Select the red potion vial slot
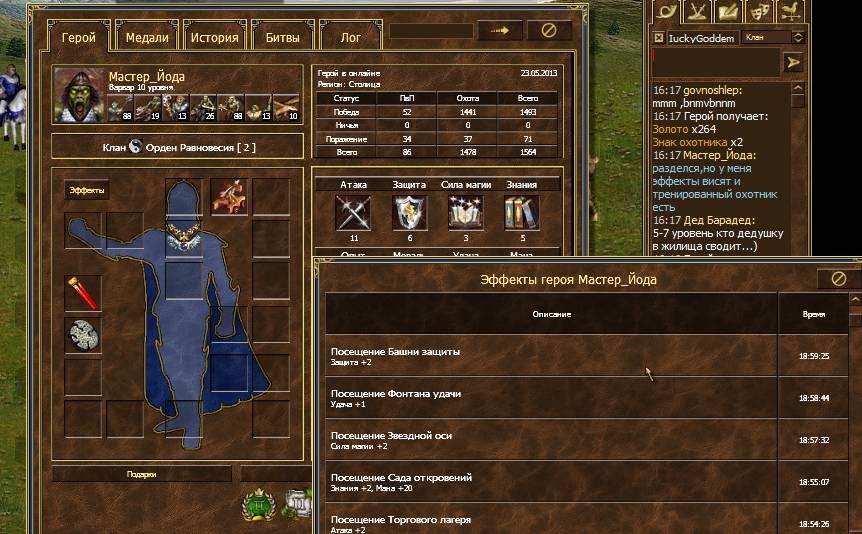This screenshot has height=534, width=862. click(x=83, y=292)
